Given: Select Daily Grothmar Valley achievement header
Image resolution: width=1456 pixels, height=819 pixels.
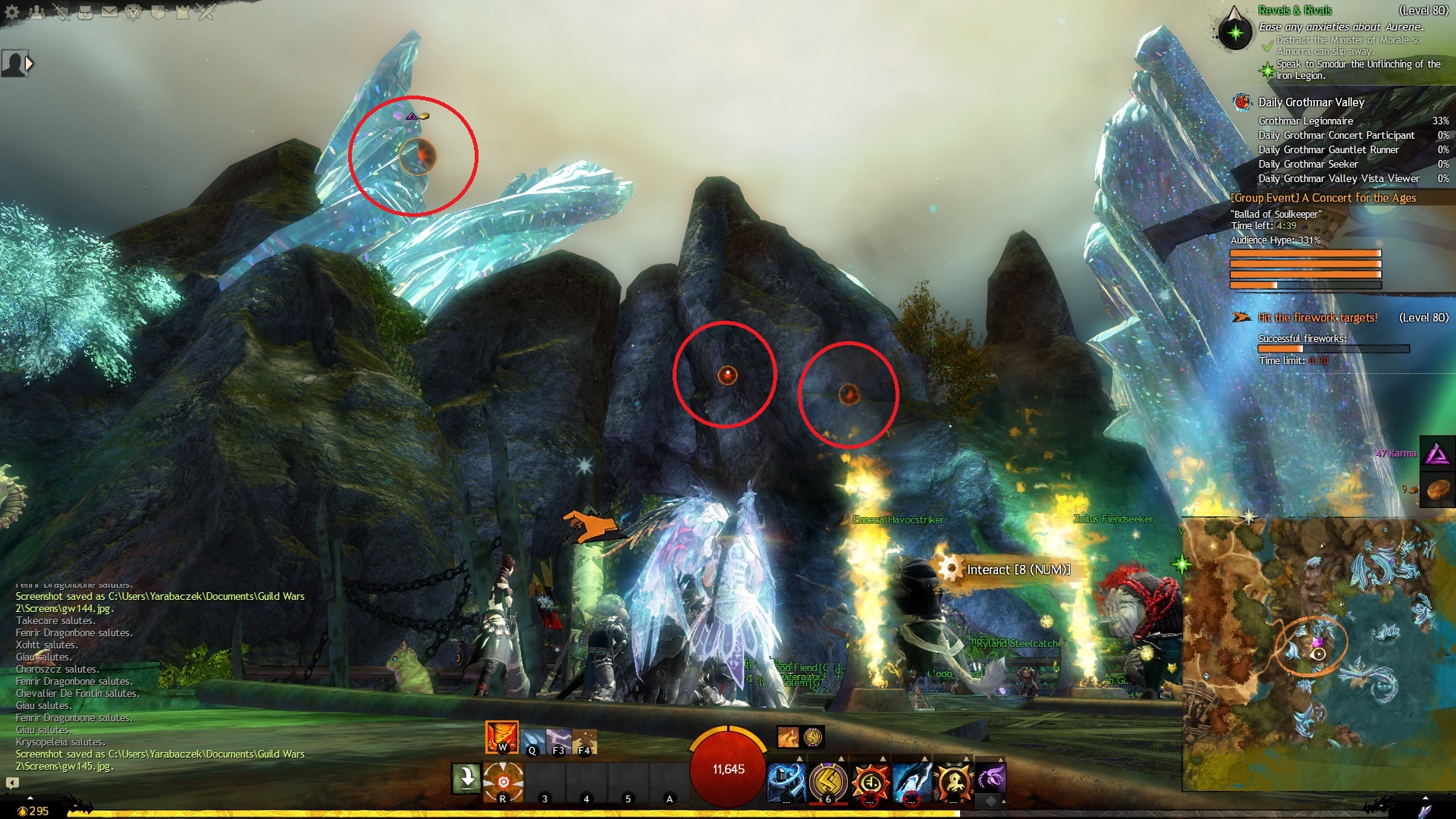Looking at the screenshot, I should [x=1310, y=102].
